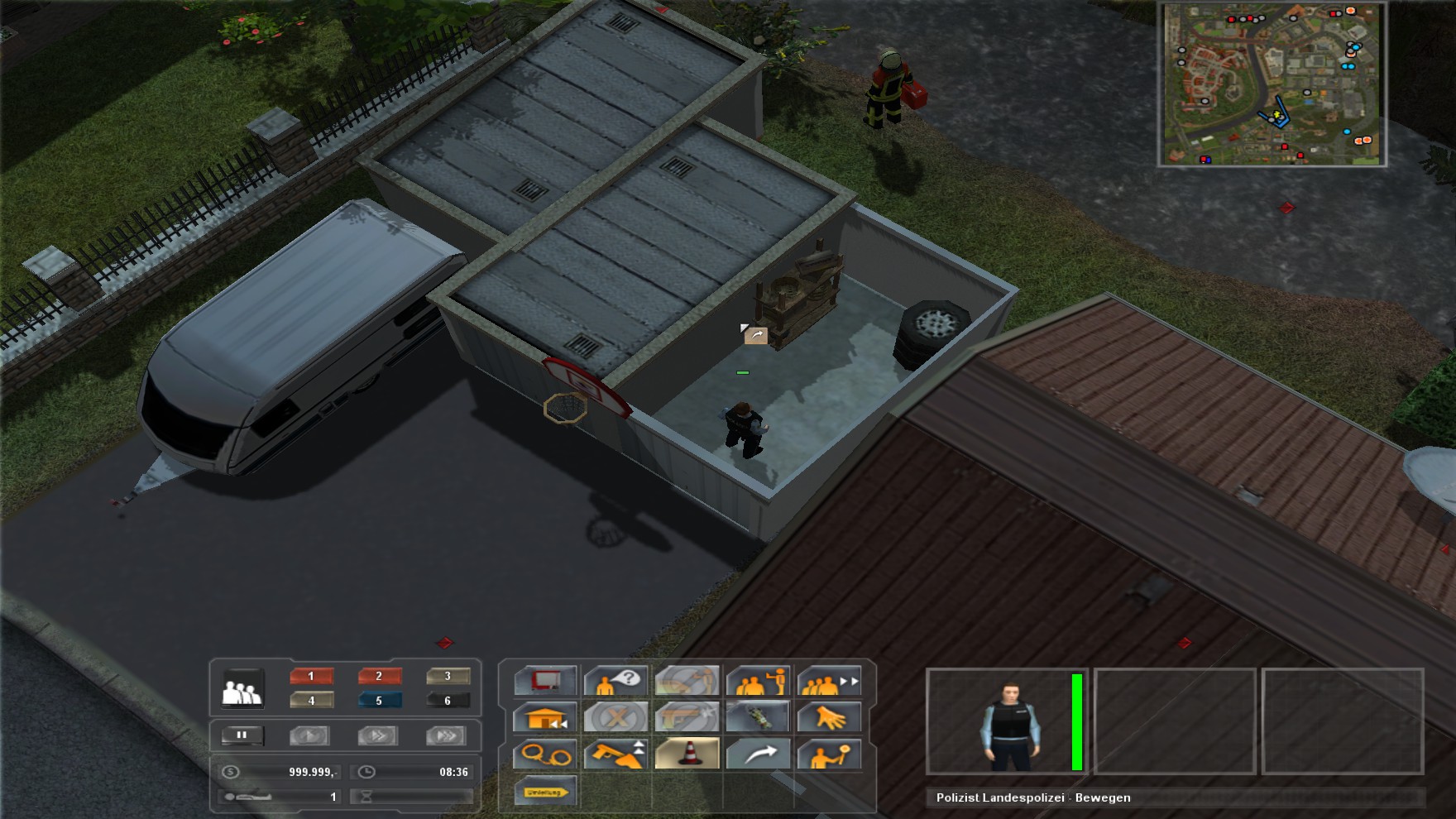Draw the weapon with the pistol icon
Image resolution: width=1456 pixels, height=819 pixels.
[616, 754]
